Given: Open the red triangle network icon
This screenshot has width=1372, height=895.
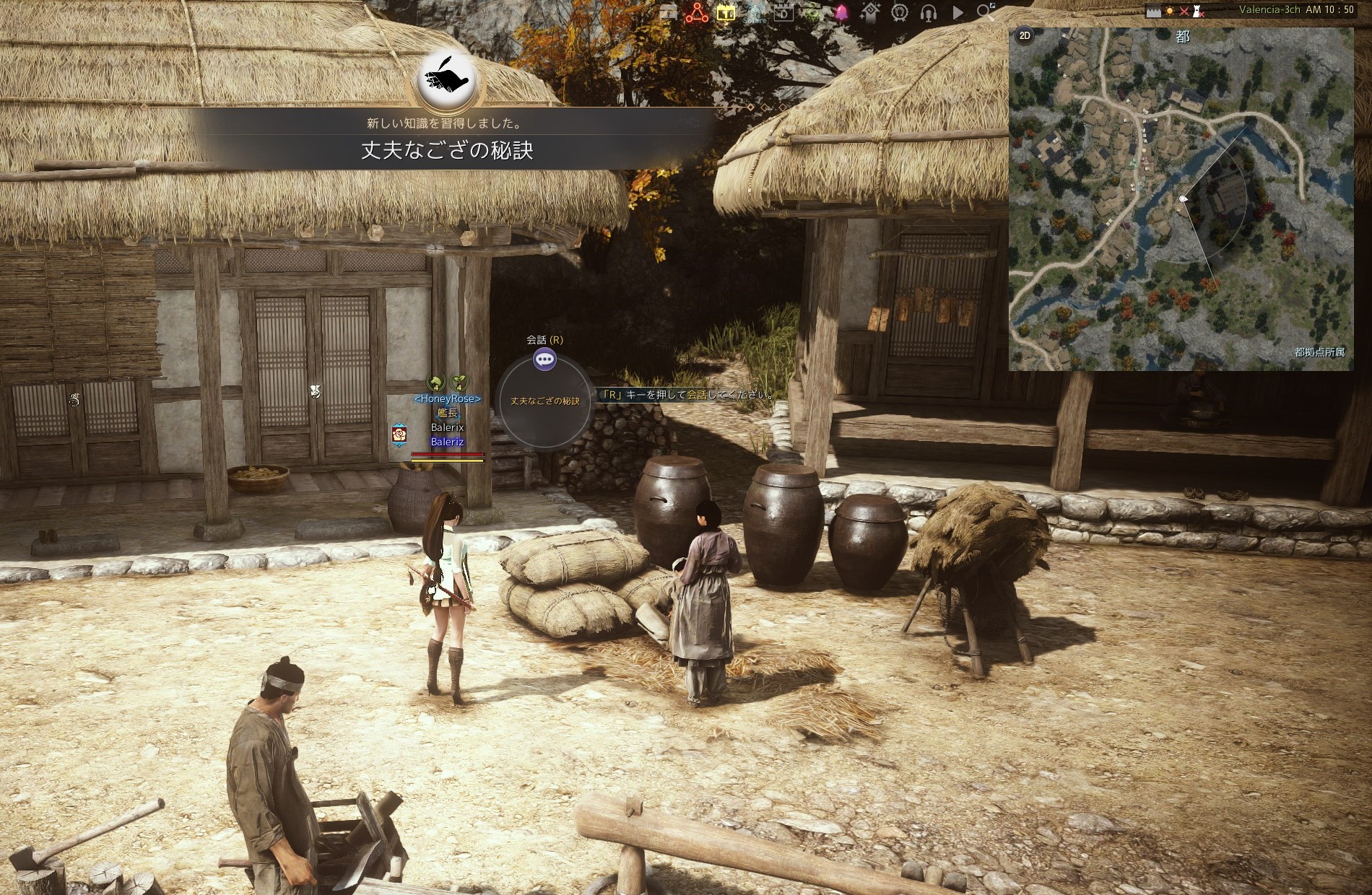Looking at the screenshot, I should pyautogui.click(x=697, y=12).
